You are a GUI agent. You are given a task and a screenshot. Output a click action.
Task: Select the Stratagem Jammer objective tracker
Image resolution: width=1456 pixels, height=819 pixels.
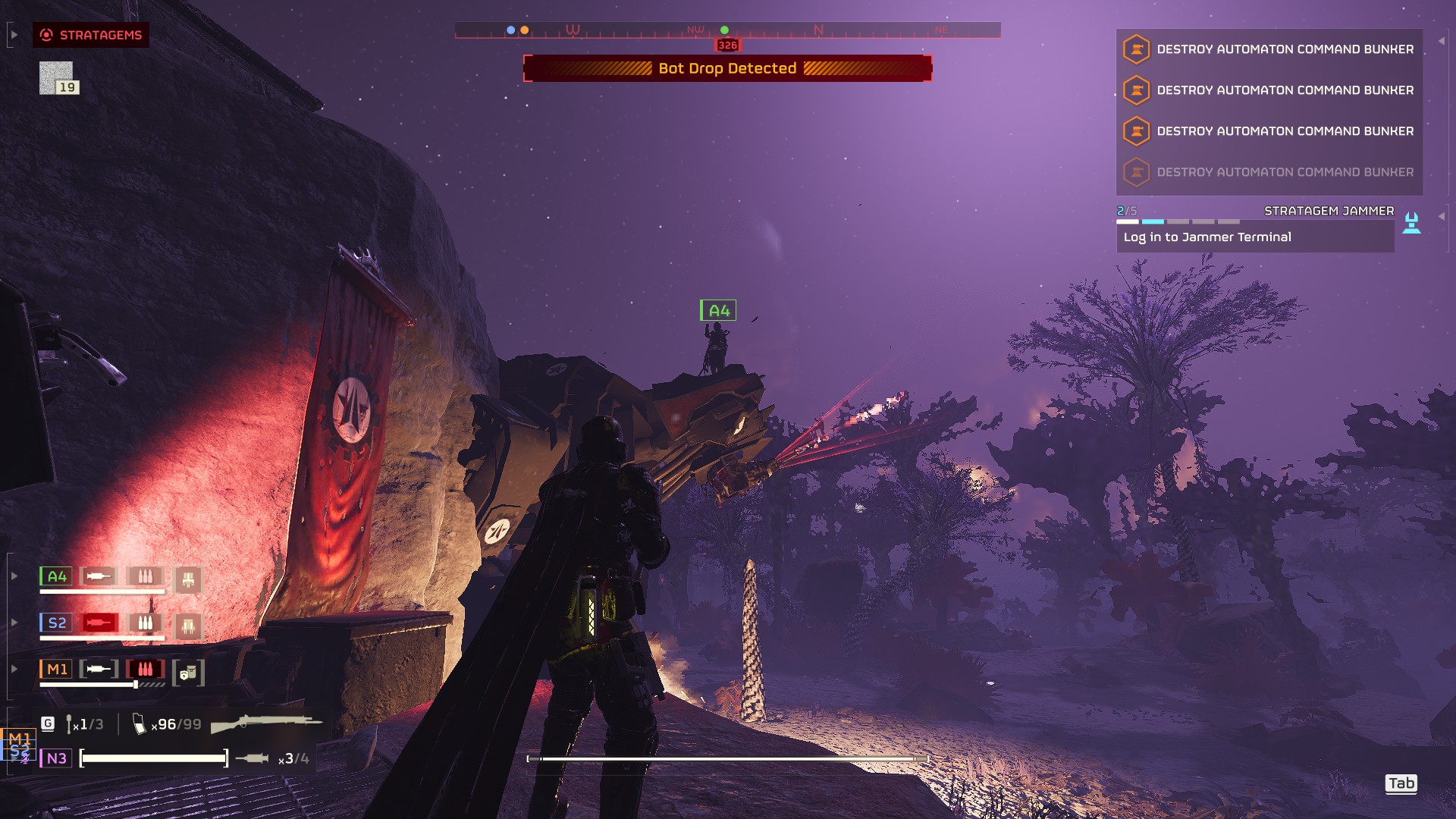point(1329,211)
